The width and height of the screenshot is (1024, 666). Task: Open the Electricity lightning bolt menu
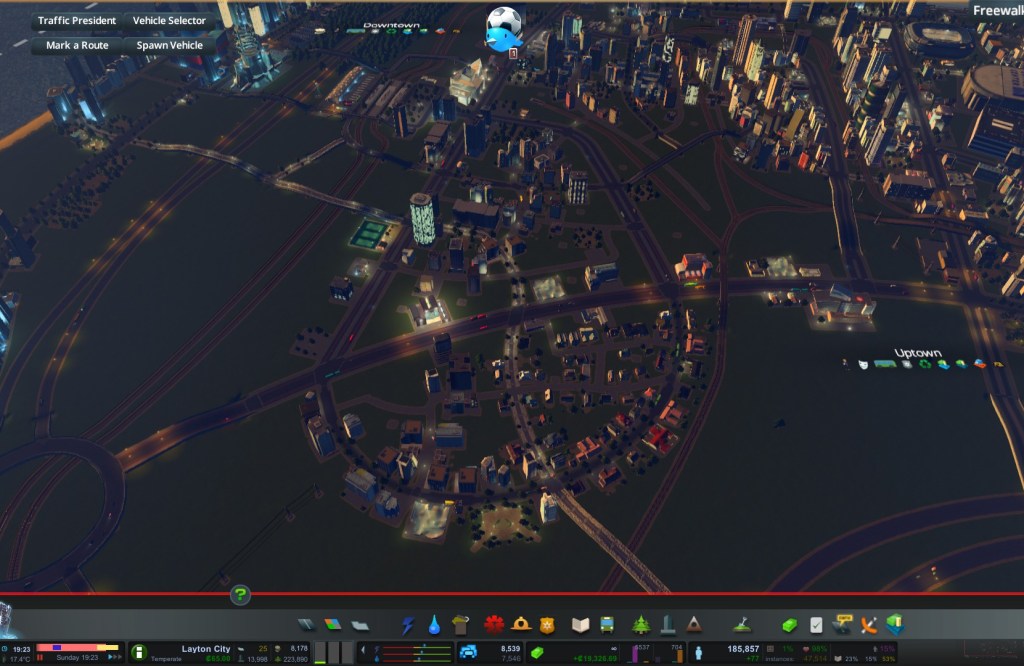click(408, 625)
